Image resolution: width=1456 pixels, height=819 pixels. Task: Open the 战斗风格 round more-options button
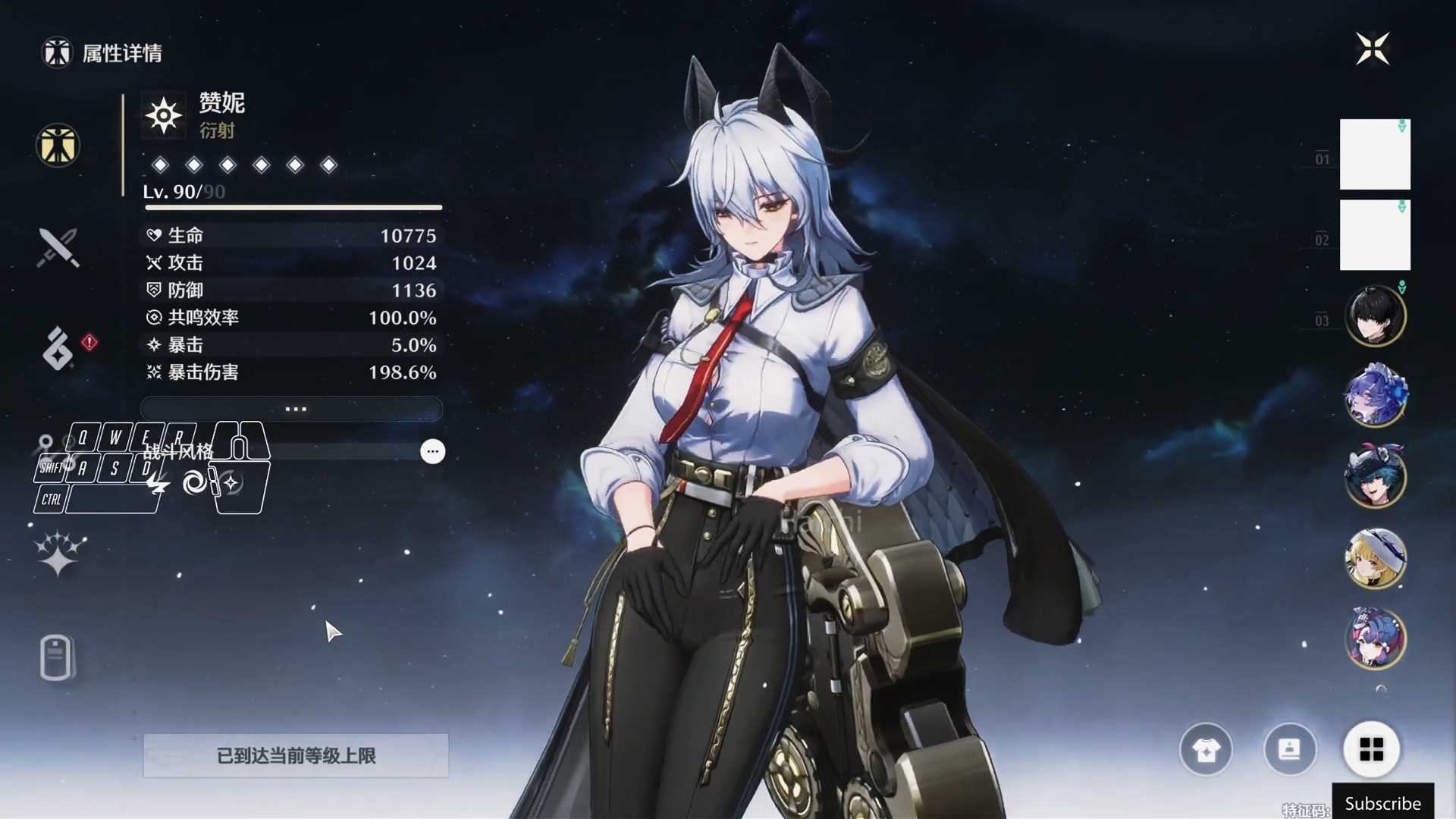pyautogui.click(x=432, y=451)
